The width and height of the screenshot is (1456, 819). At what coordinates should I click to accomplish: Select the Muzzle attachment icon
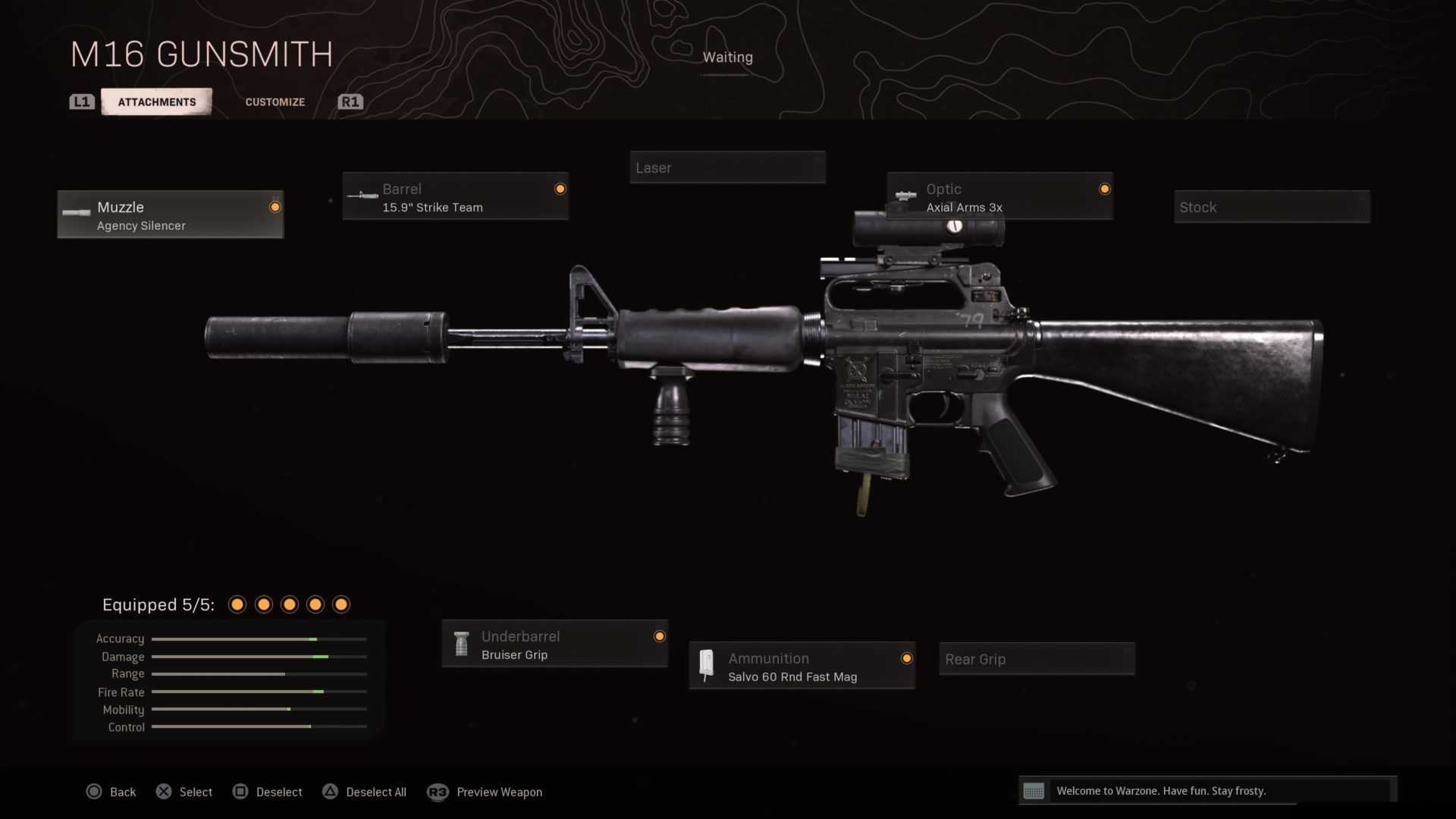[x=76, y=213]
